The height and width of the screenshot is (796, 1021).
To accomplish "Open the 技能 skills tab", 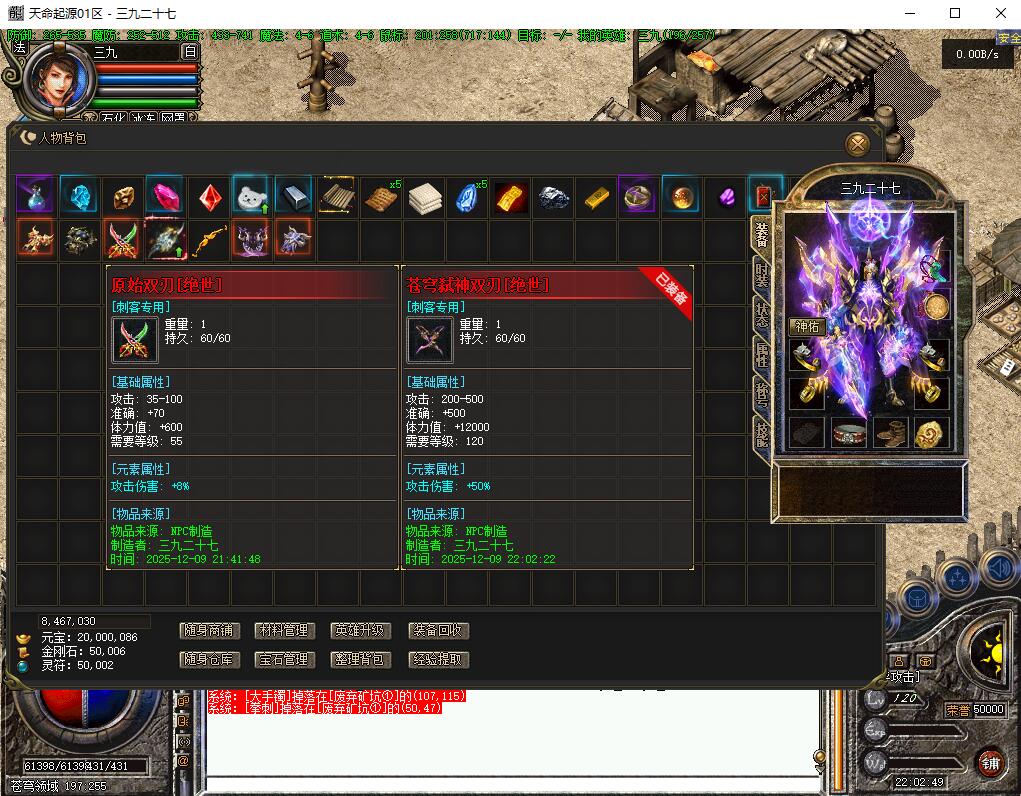I will tap(762, 431).
